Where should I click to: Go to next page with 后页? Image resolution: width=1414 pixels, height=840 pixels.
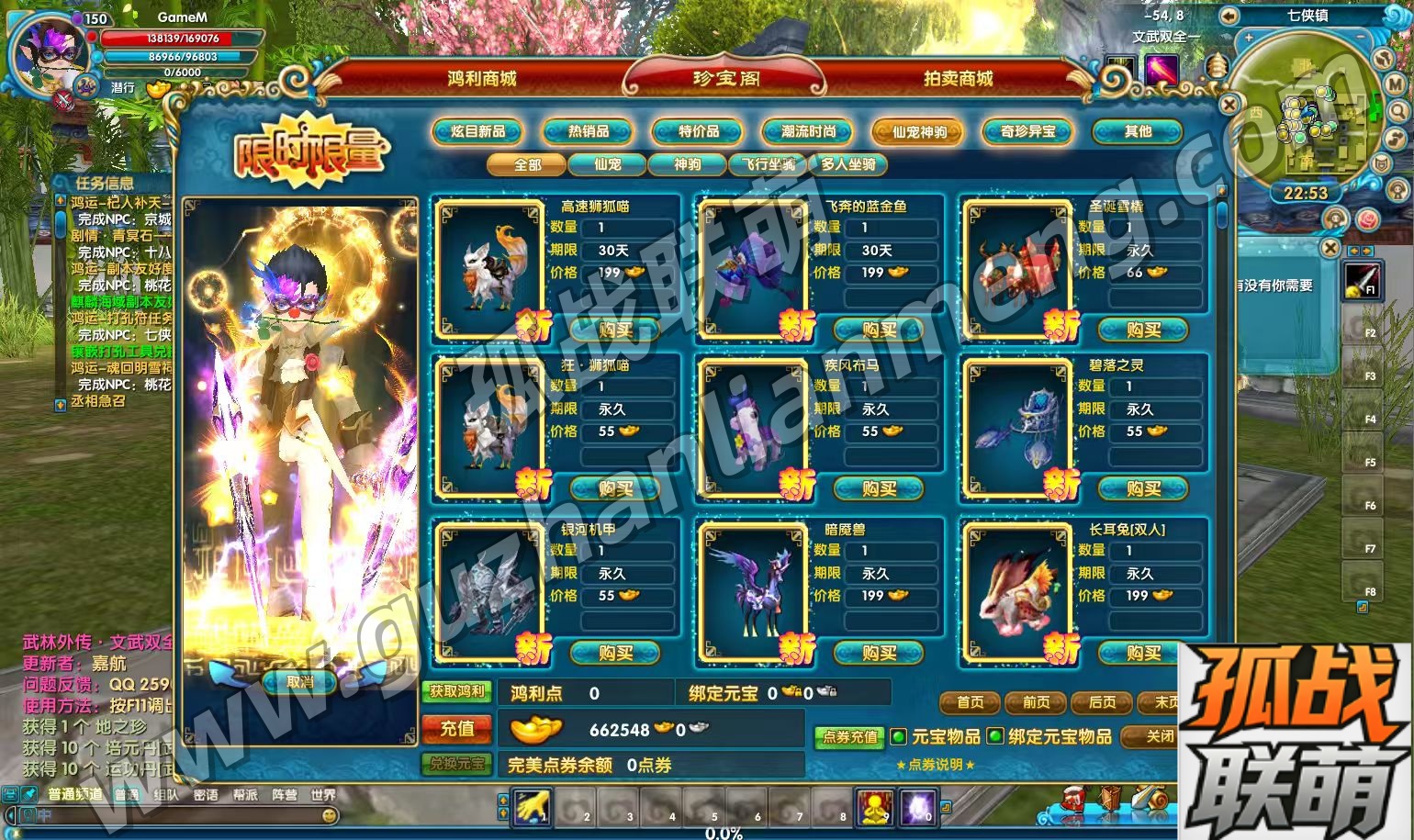pyautogui.click(x=1102, y=702)
